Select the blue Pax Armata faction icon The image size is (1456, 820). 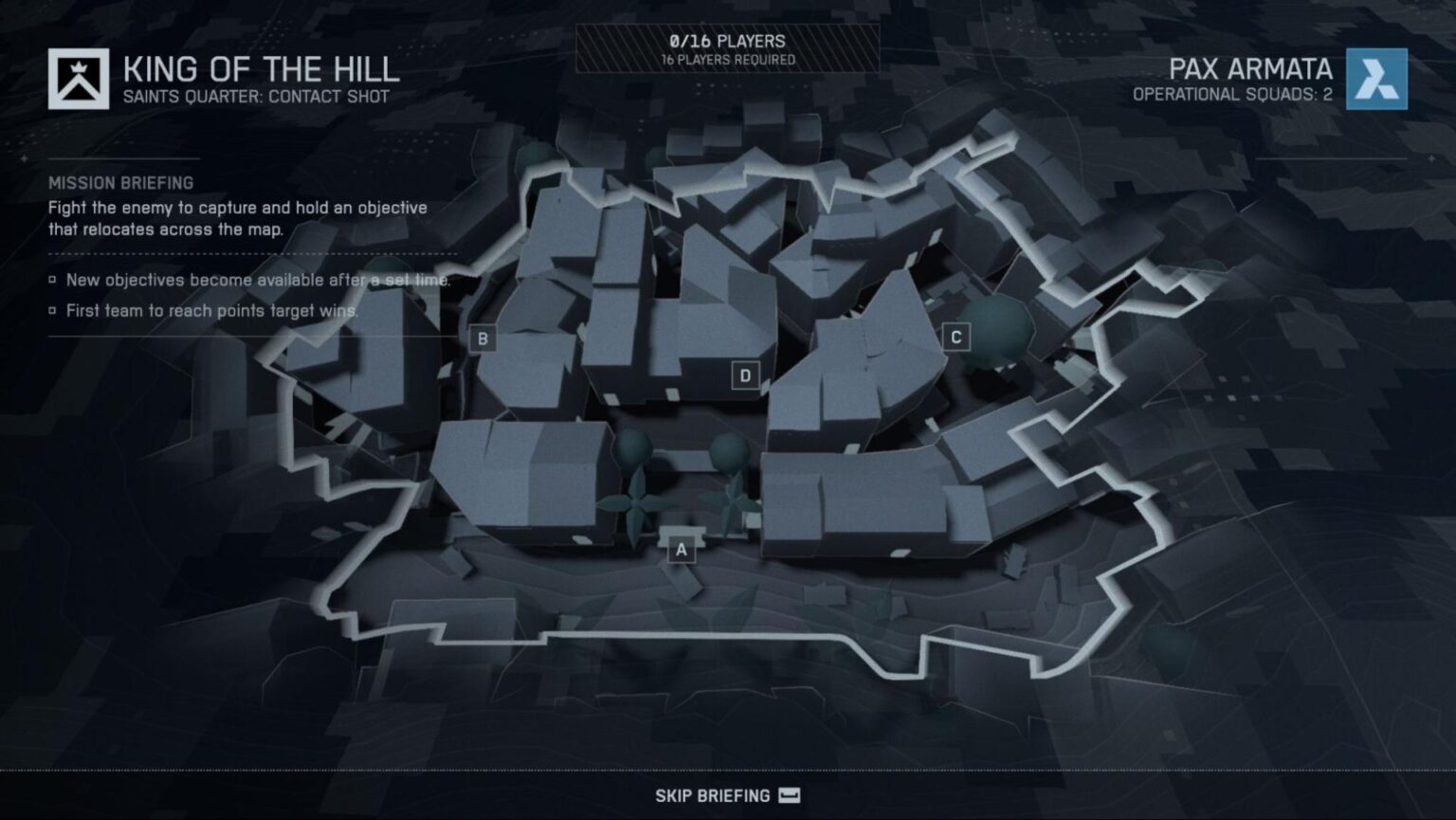click(1376, 80)
